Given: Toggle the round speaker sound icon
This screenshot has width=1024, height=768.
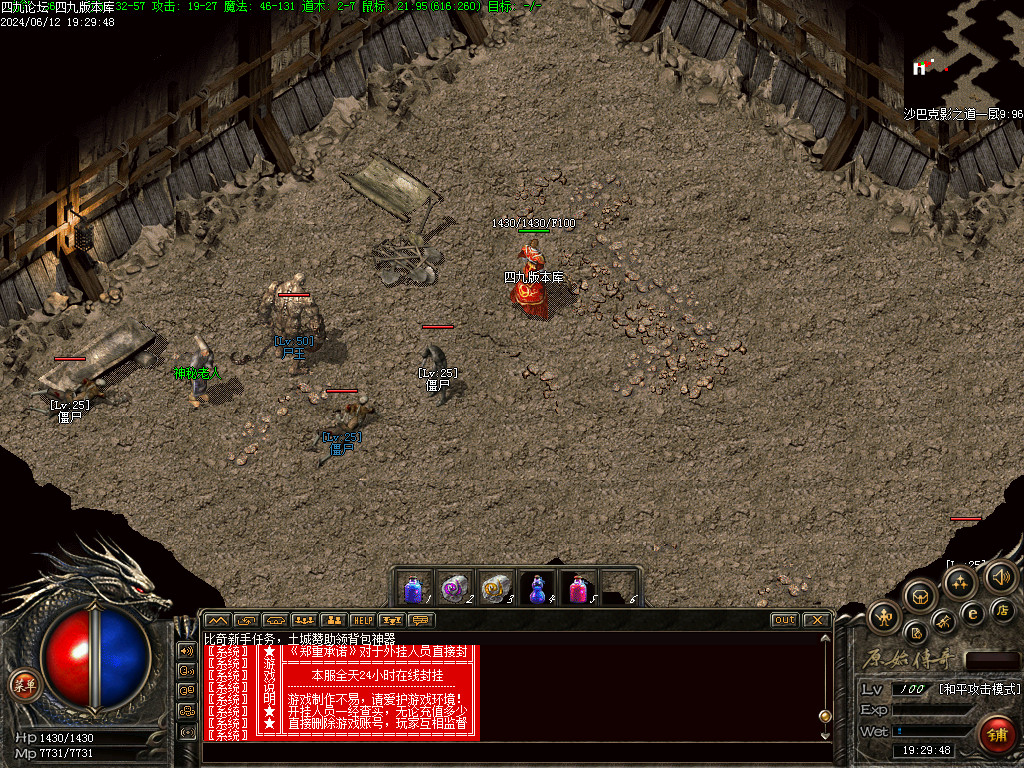Looking at the screenshot, I should [1000, 576].
